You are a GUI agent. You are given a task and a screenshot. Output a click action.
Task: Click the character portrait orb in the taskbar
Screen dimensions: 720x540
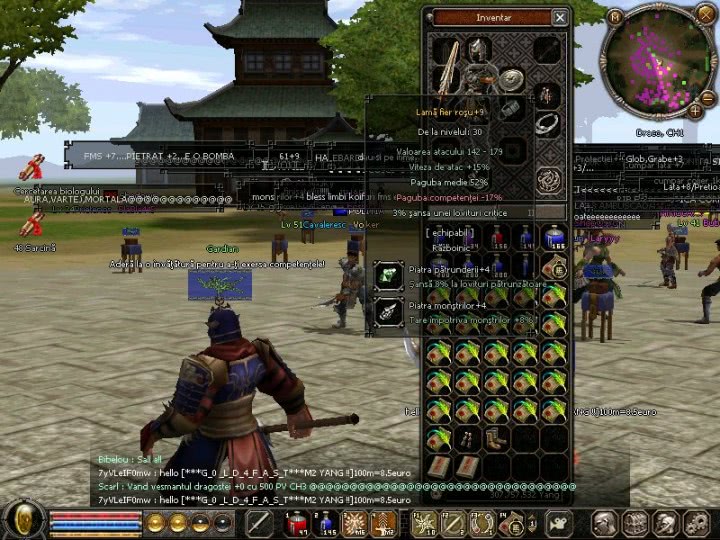(23, 521)
